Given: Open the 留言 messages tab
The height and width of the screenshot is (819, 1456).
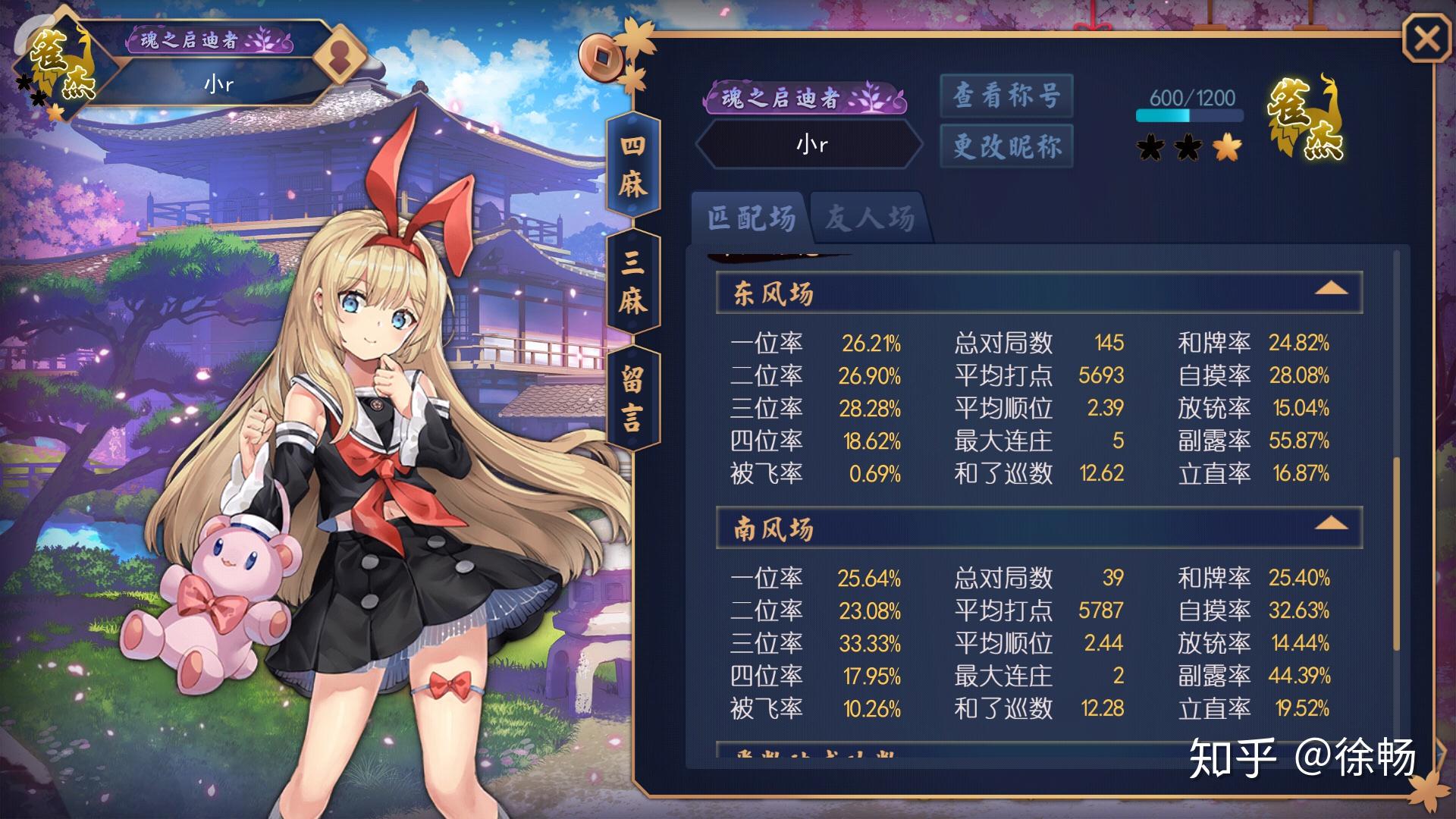Looking at the screenshot, I should point(633,399).
